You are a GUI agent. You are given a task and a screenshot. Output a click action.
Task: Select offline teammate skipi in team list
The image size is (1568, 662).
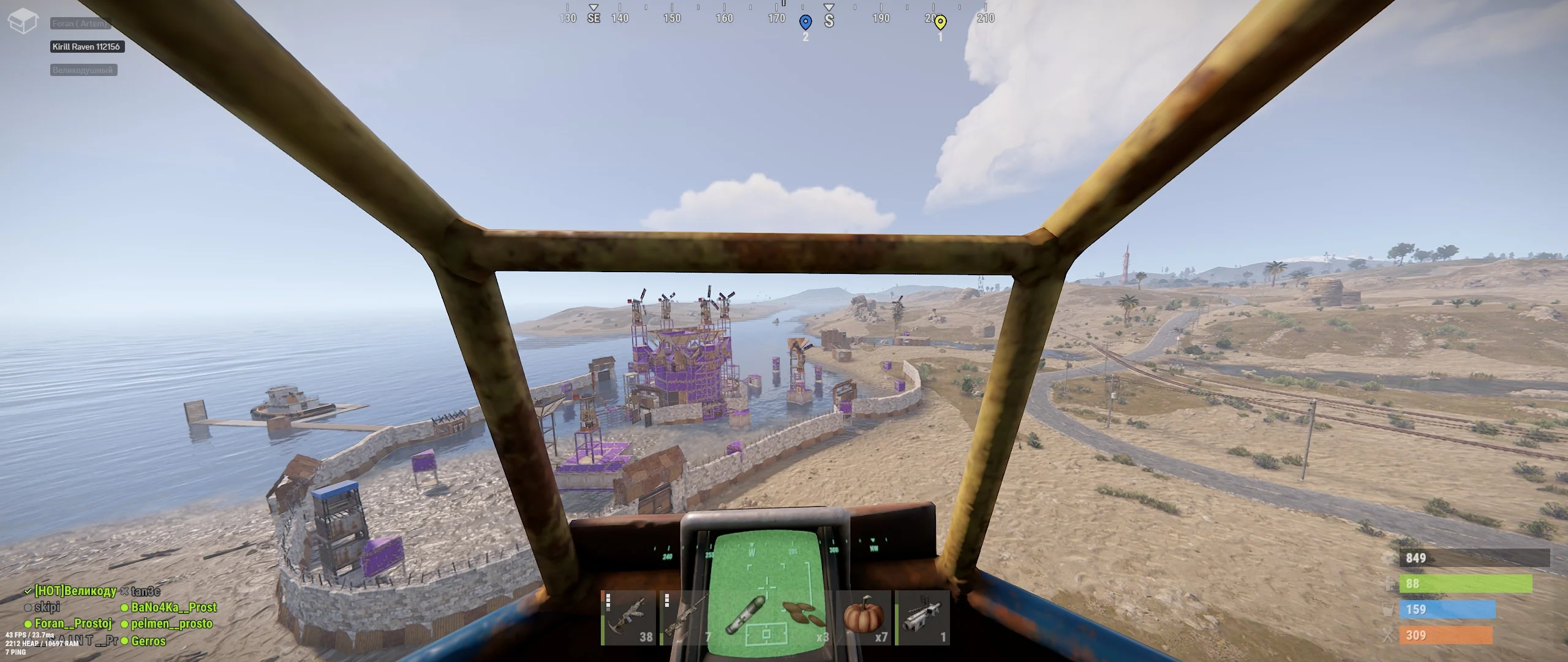click(47, 607)
